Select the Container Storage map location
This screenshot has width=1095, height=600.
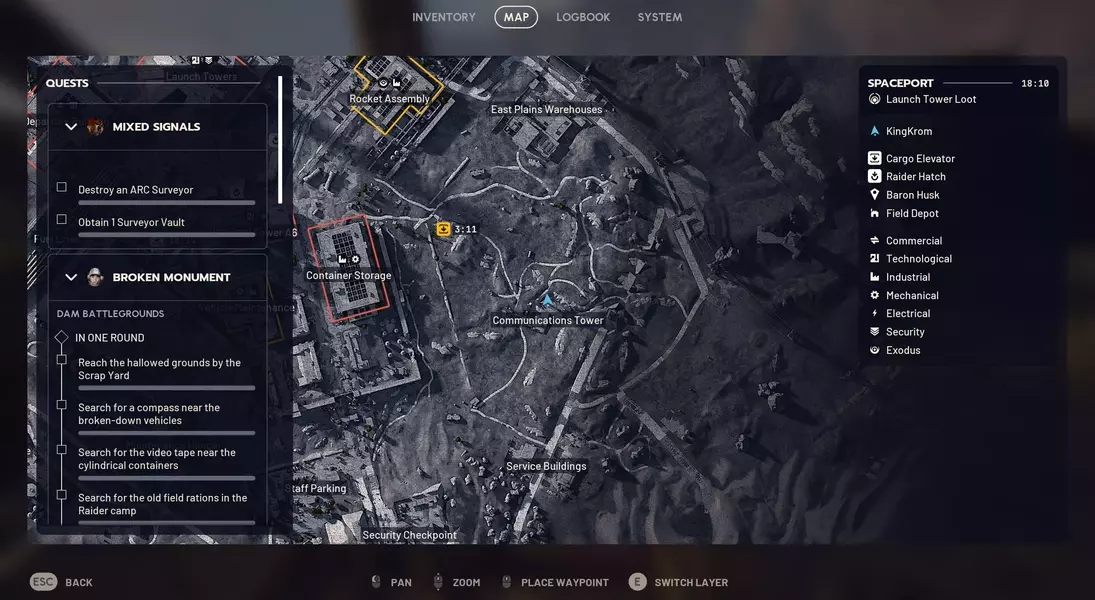(x=348, y=275)
